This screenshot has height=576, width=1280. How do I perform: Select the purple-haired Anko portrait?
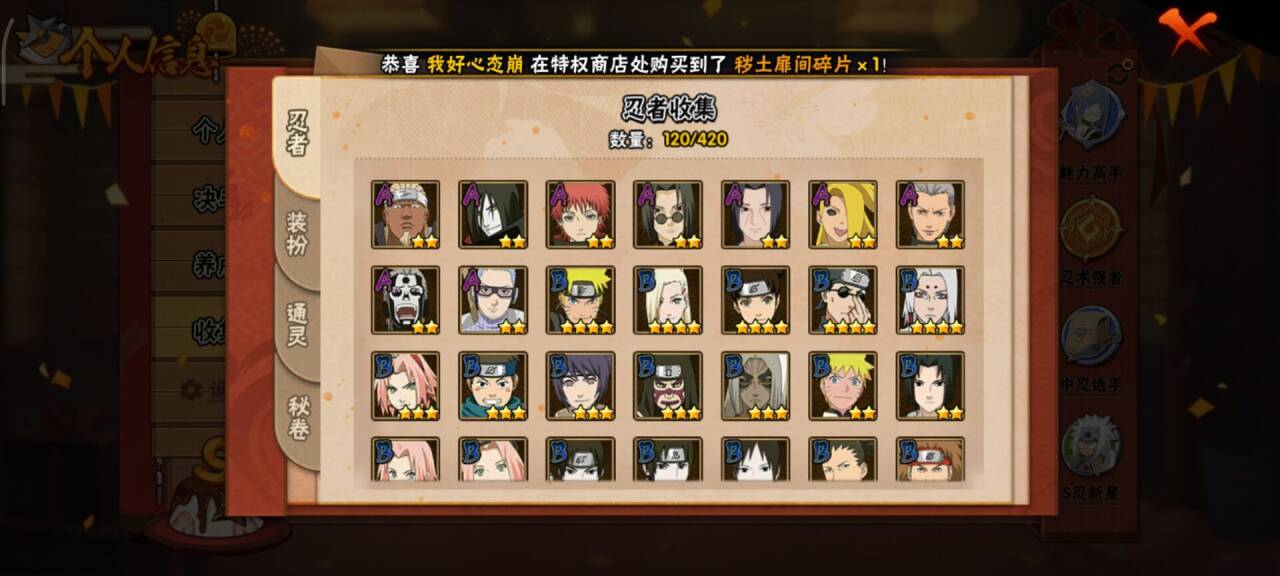pyautogui.click(x=580, y=385)
